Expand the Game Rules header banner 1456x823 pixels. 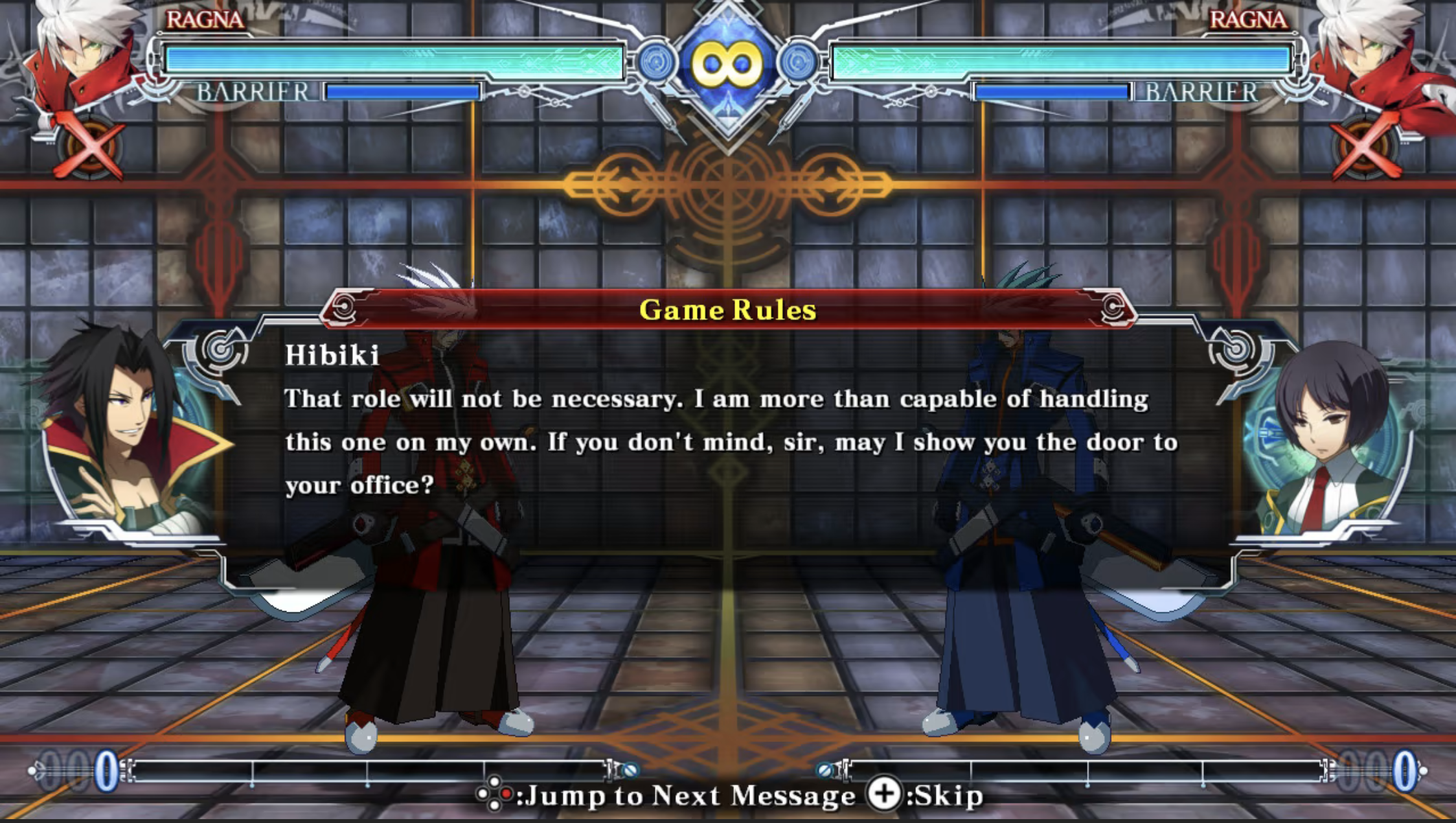pyautogui.click(x=727, y=311)
